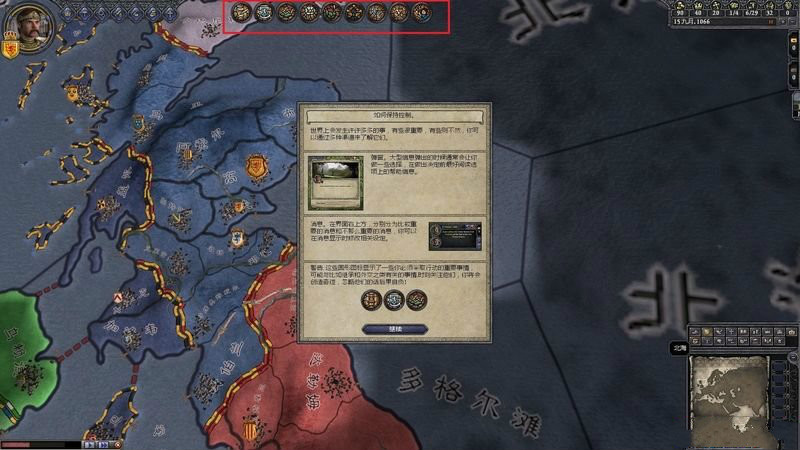
Task: Click the first round alert icon in the red-outlined row
Action: coord(240,13)
